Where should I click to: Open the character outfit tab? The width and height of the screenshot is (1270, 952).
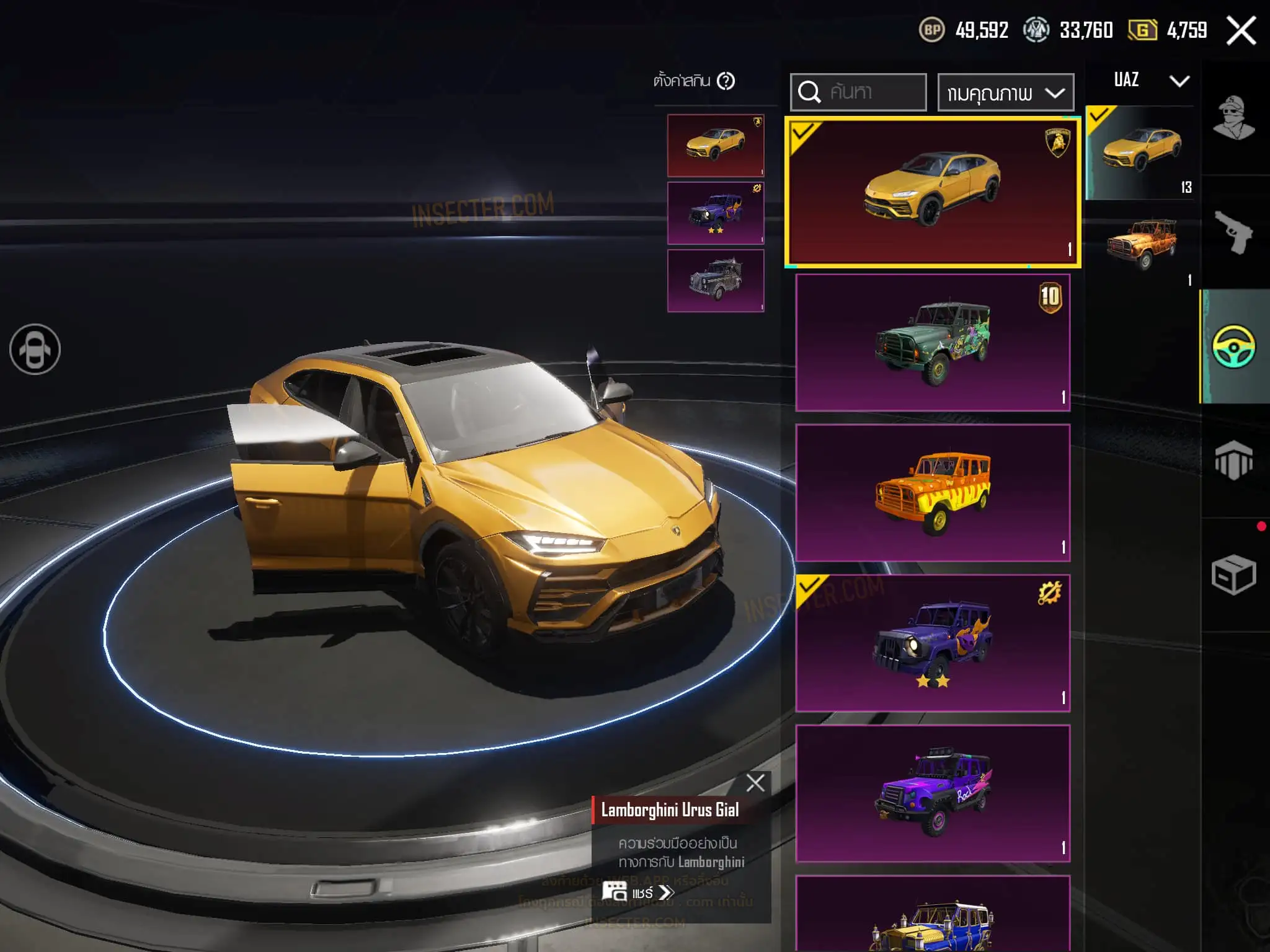point(1233,118)
